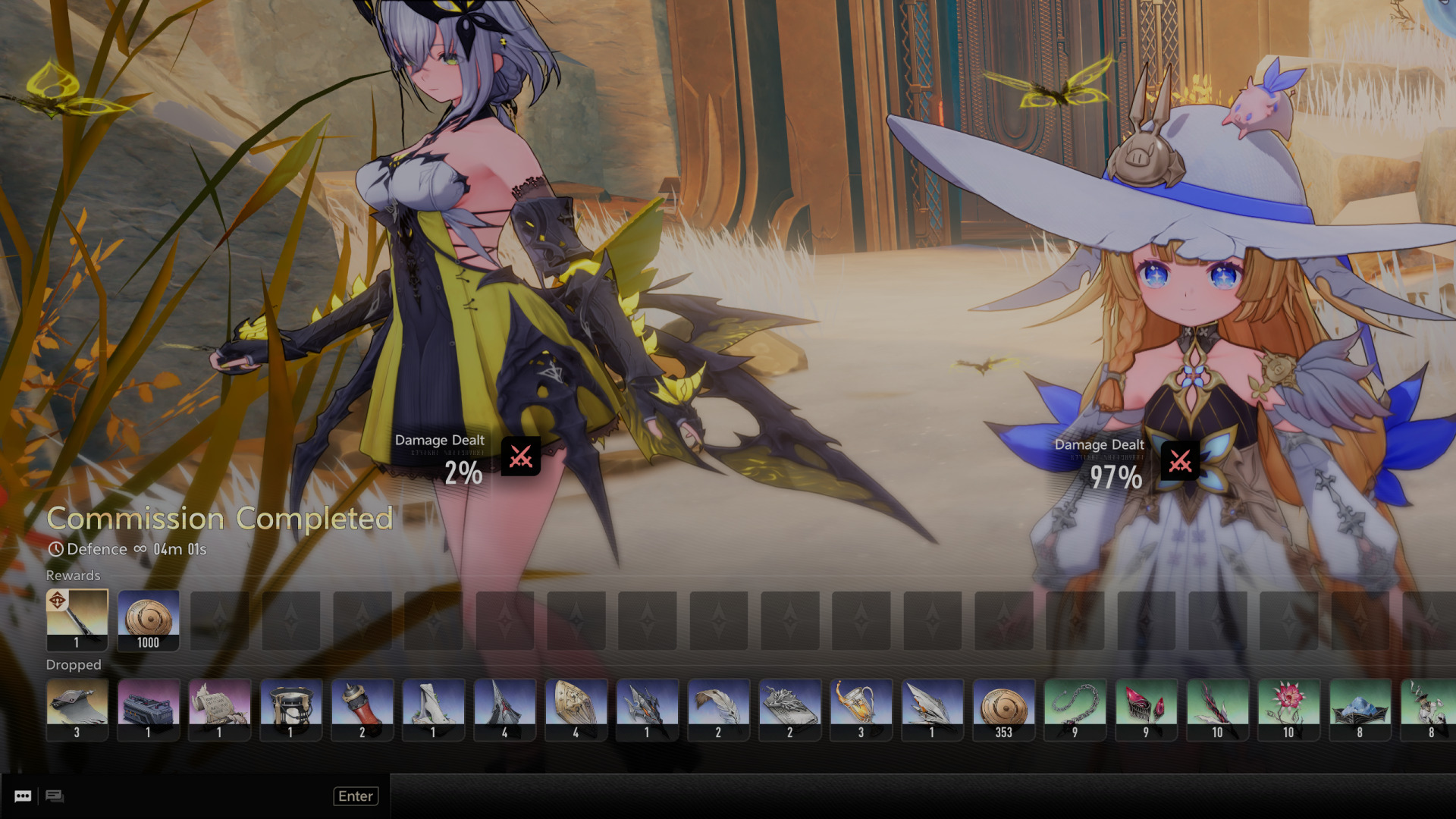Click the Commission Completed heading
Image resolution: width=1456 pixels, height=819 pixels.
coord(219,519)
